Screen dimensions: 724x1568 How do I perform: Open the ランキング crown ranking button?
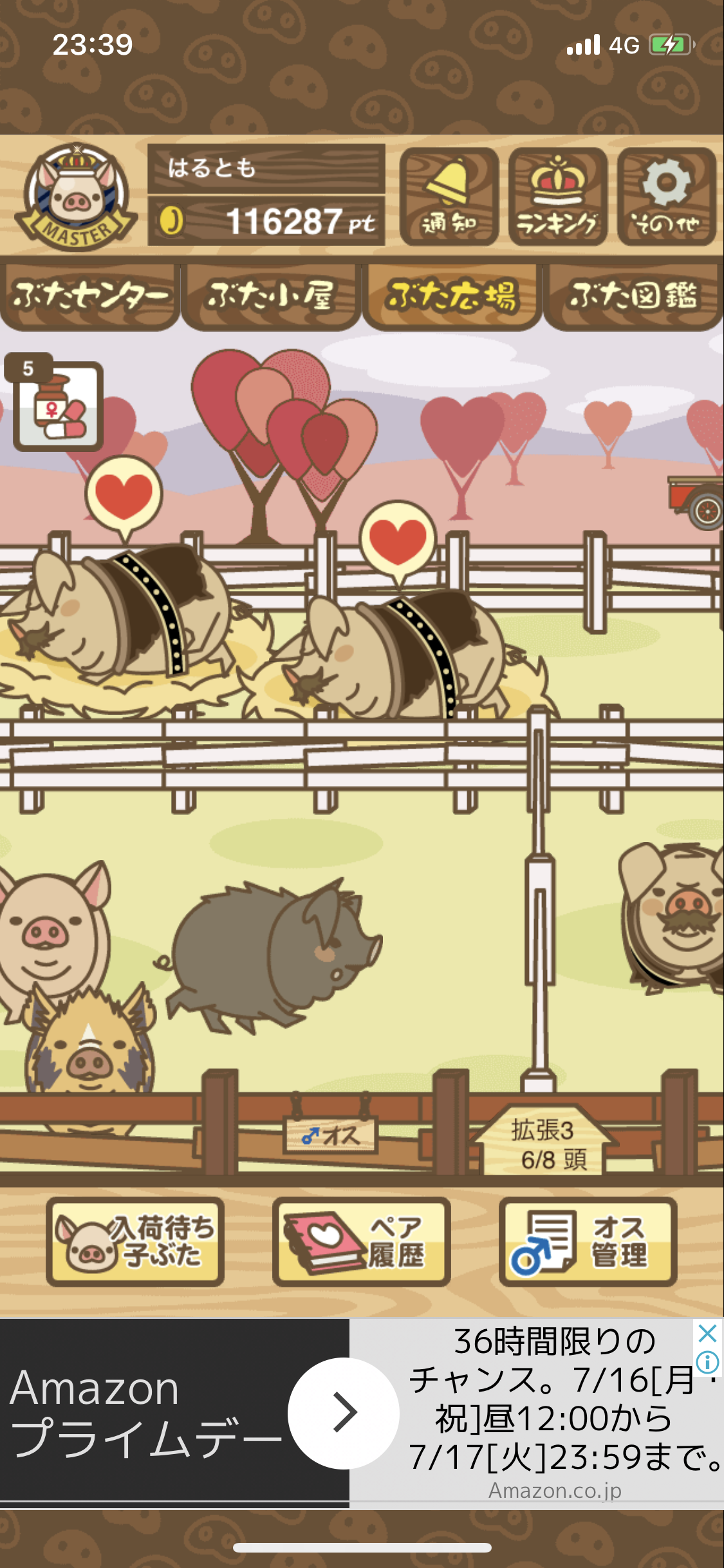(557, 196)
